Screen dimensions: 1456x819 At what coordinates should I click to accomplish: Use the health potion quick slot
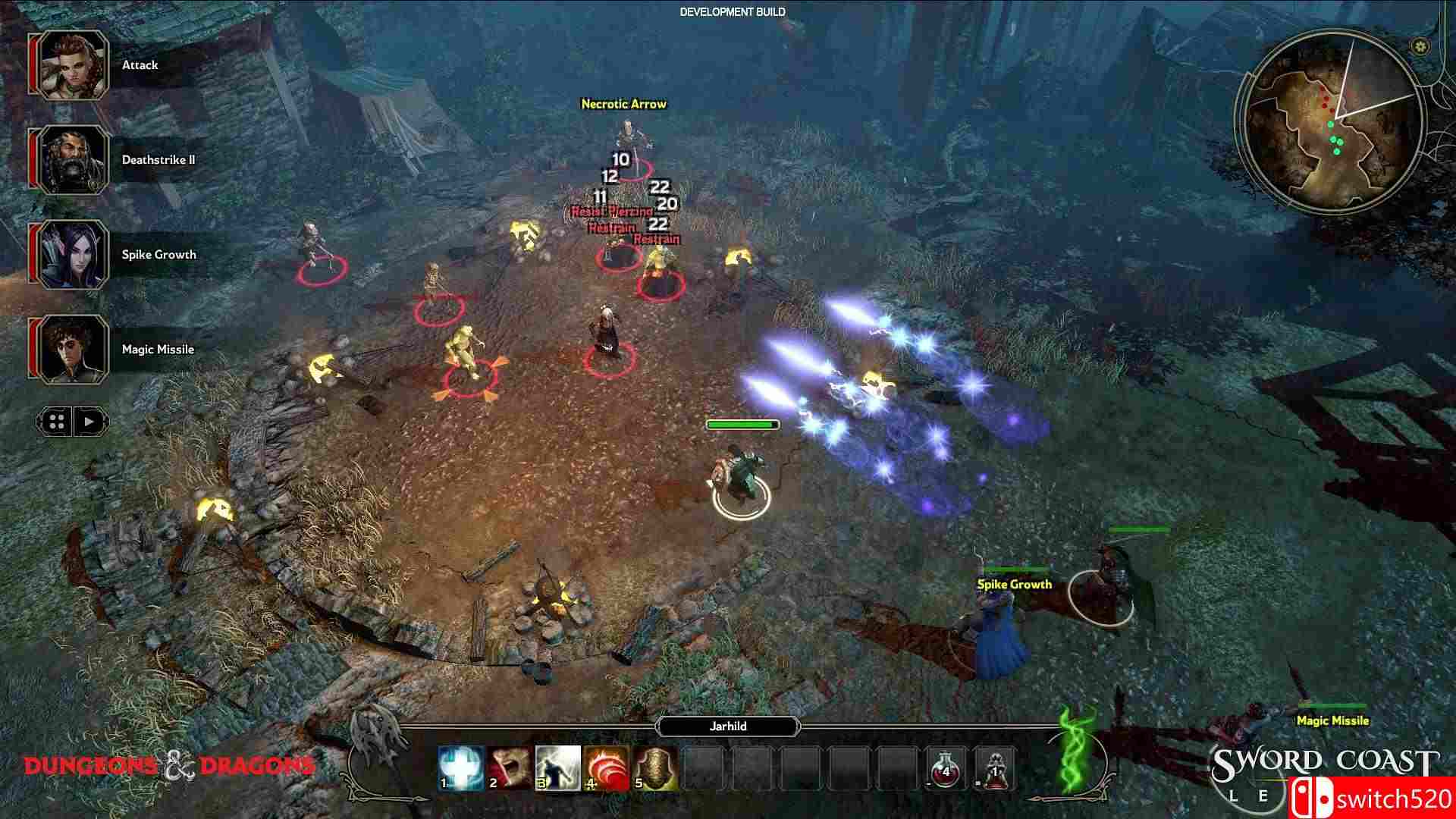click(x=944, y=770)
